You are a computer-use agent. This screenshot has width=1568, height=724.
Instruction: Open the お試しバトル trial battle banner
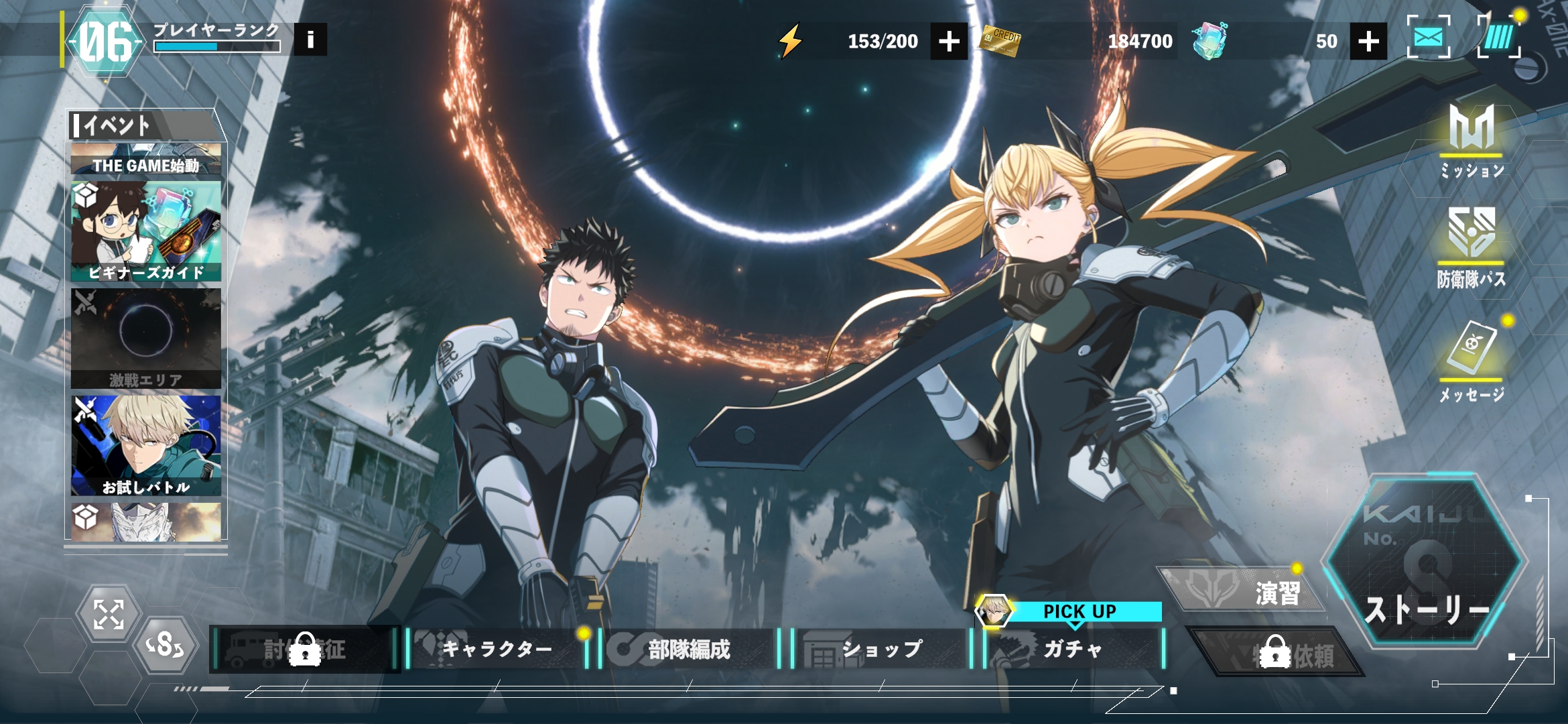click(x=146, y=446)
